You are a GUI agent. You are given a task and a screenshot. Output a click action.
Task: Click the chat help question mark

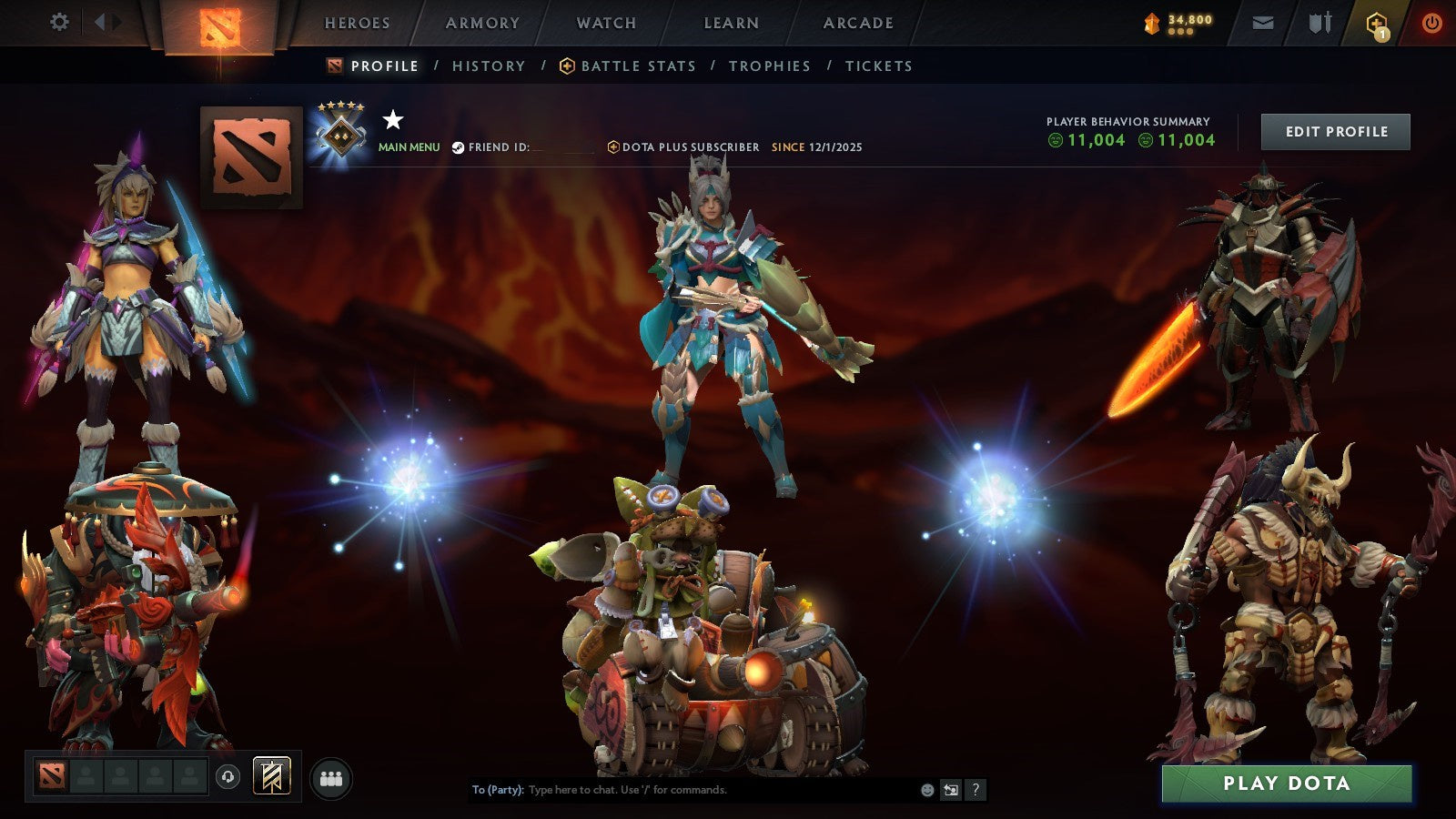coord(976,790)
